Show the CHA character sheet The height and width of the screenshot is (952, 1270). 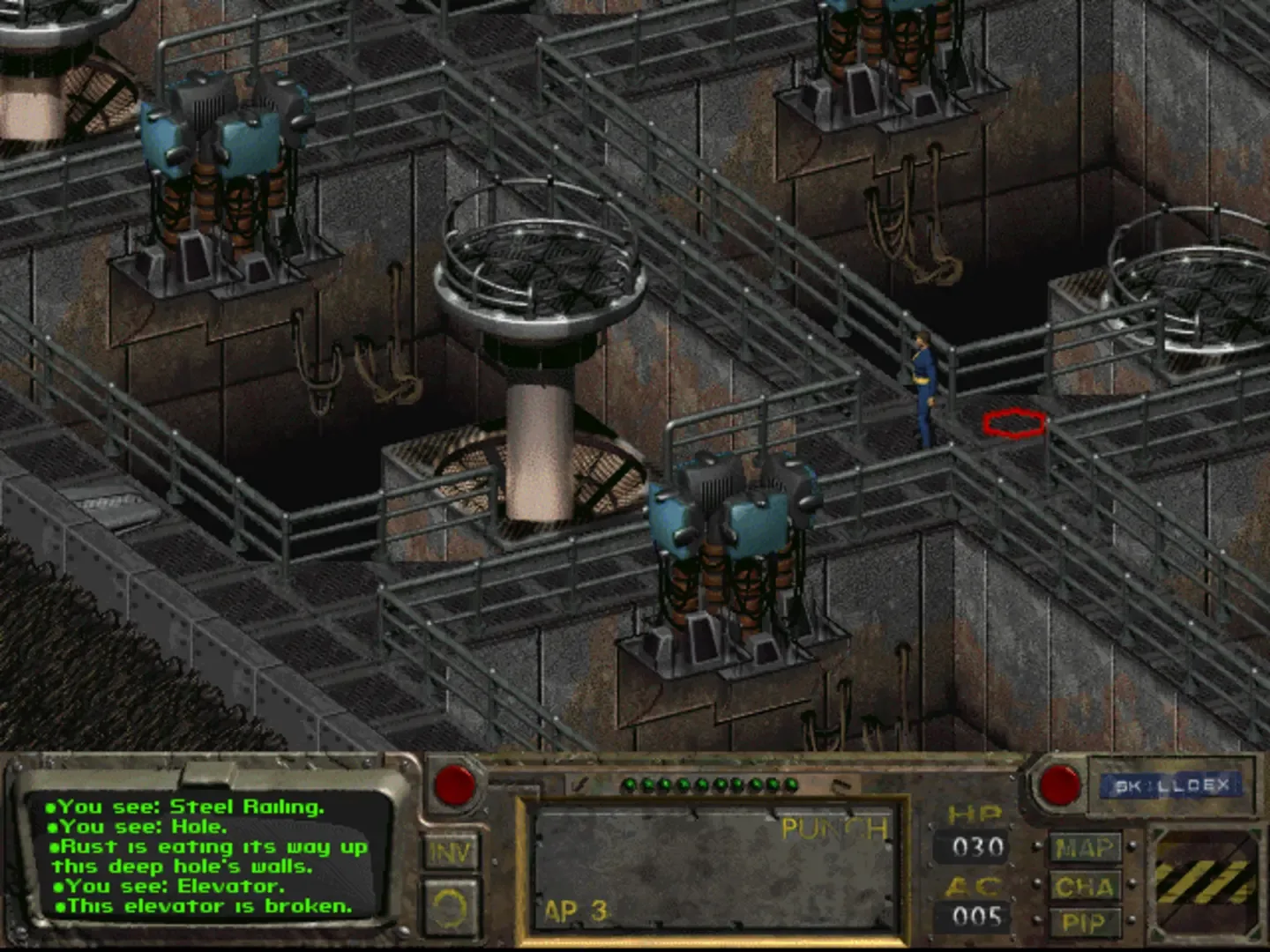coord(1084,886)
